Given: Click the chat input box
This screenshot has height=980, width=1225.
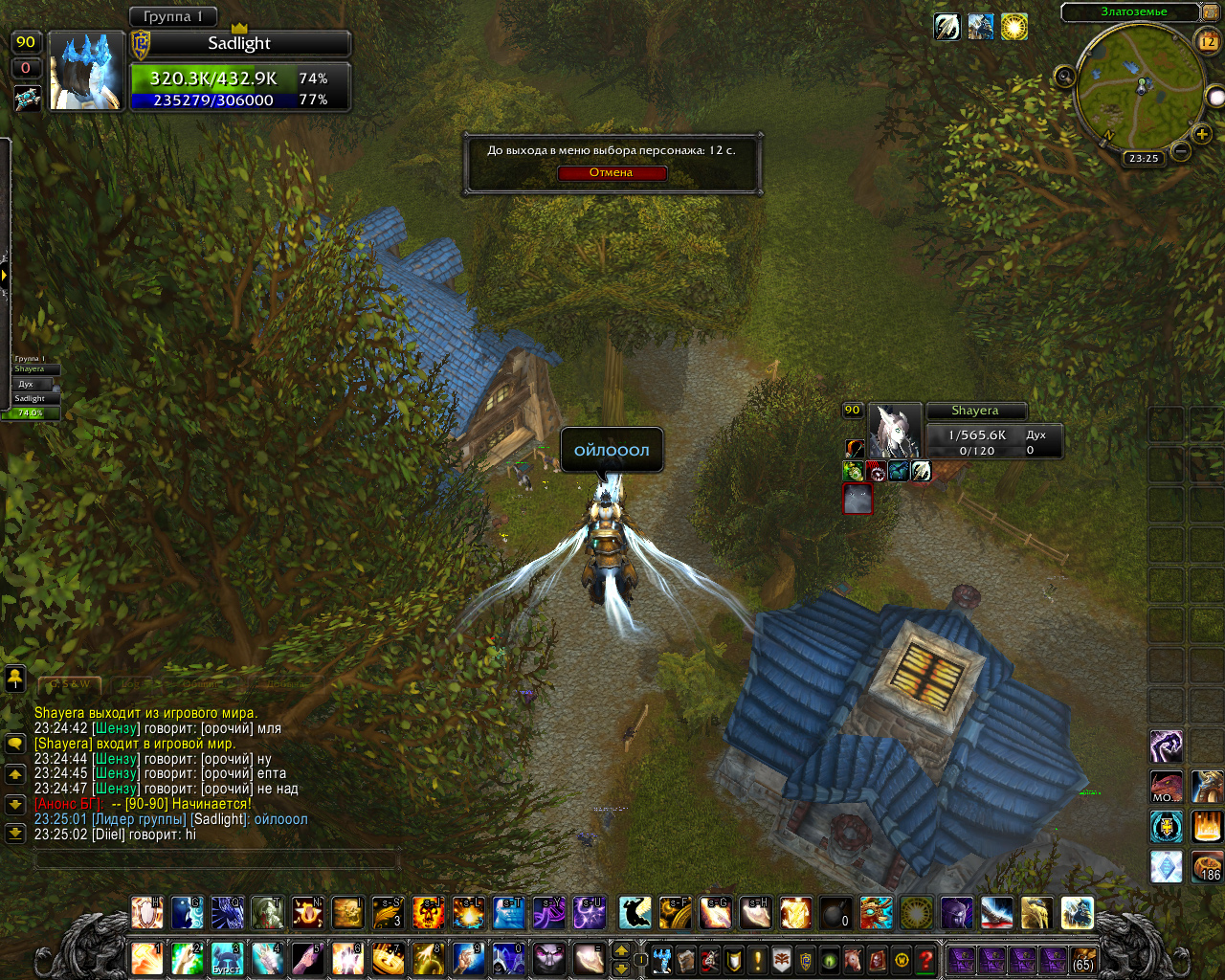Looking at the screenshot, I should coord(216,859).
